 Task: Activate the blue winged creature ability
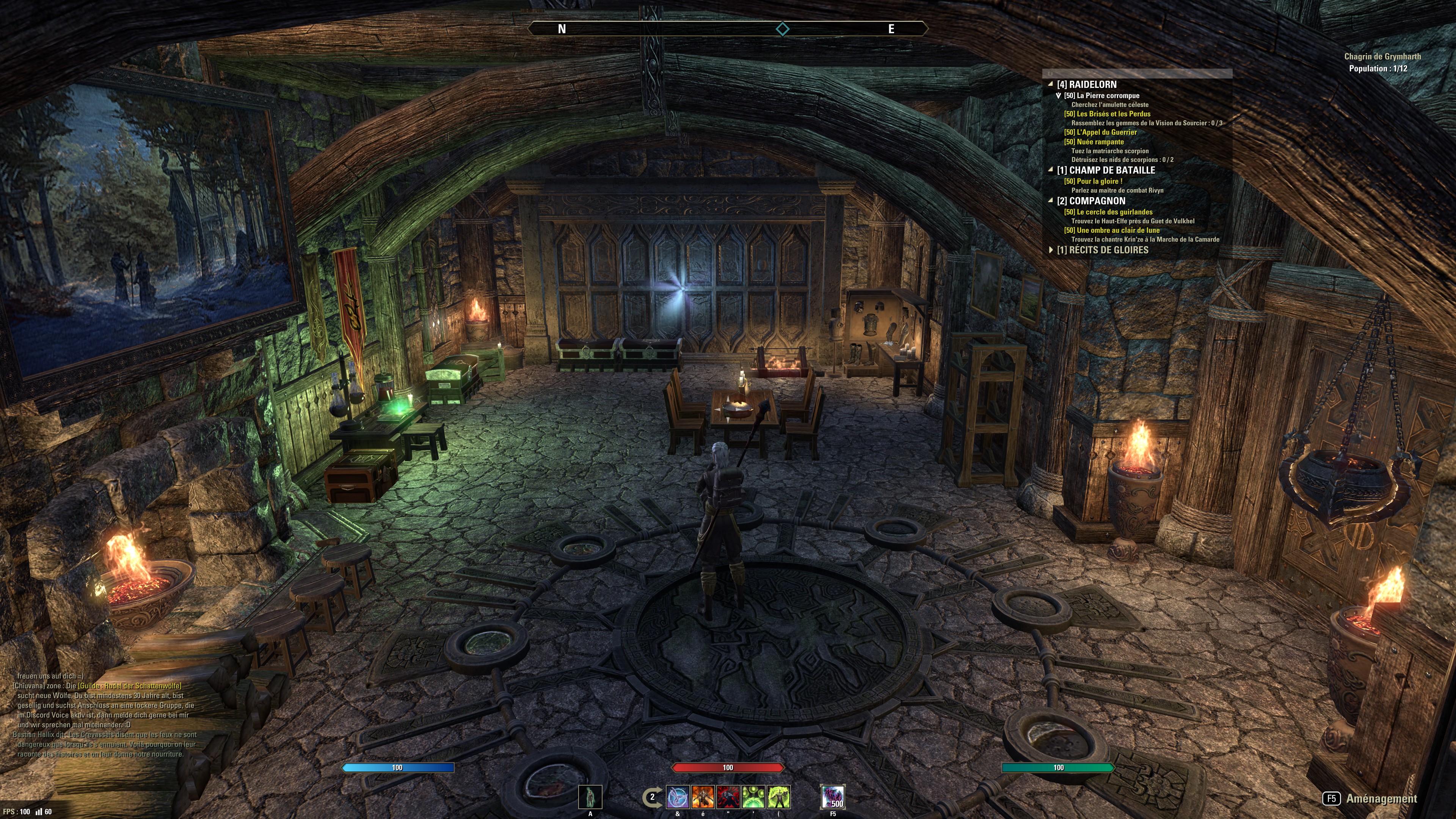pyautogui.click(x=678, y=797)
